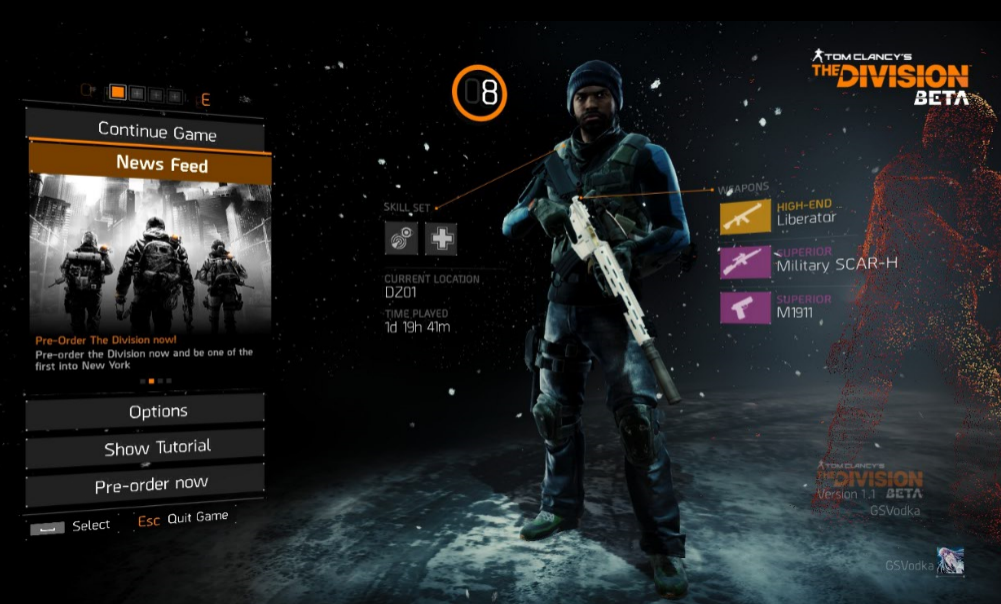
Task: Click the Pre-order now button
Action: tap(151, 485)
